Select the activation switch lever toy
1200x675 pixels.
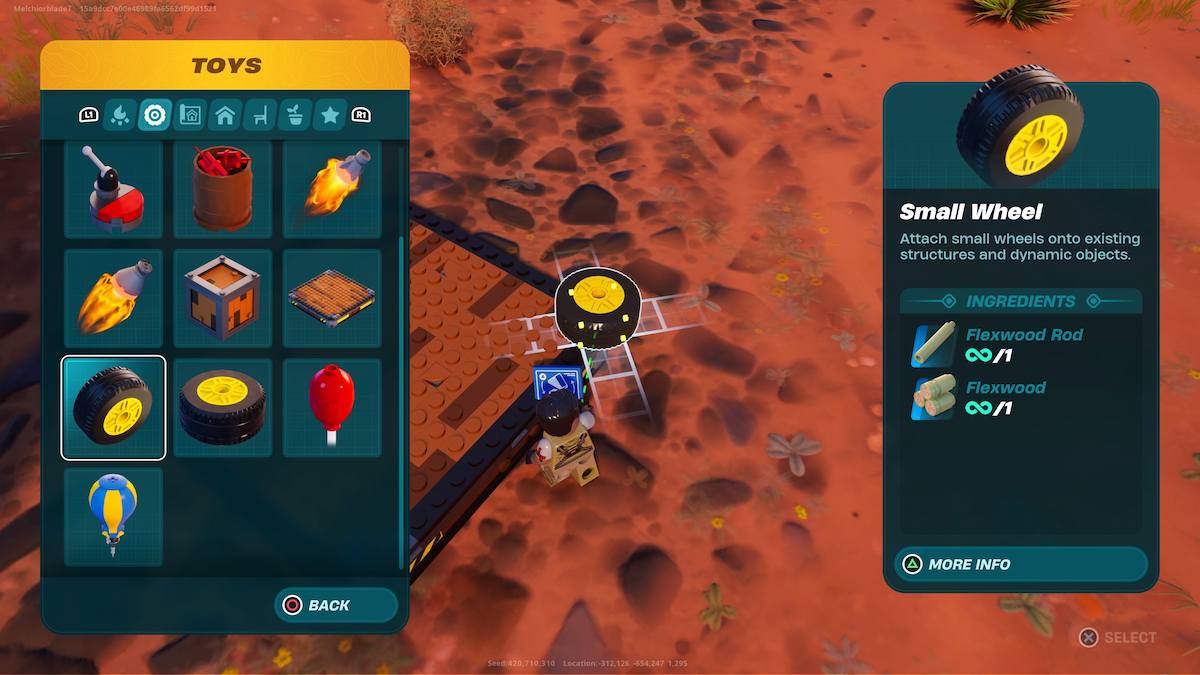113,190
